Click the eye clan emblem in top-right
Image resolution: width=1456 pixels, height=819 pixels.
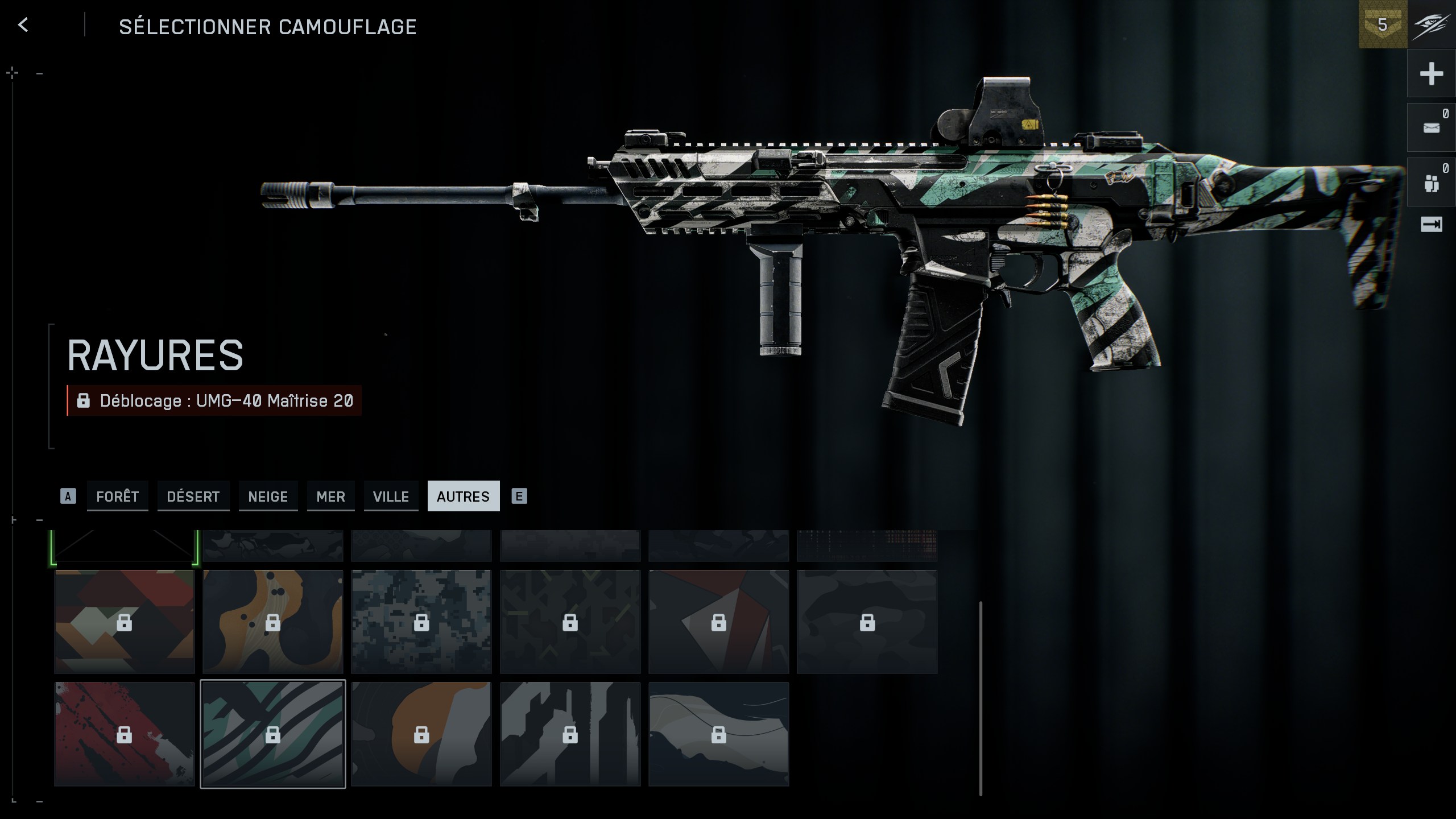[x=1431, y=25]
